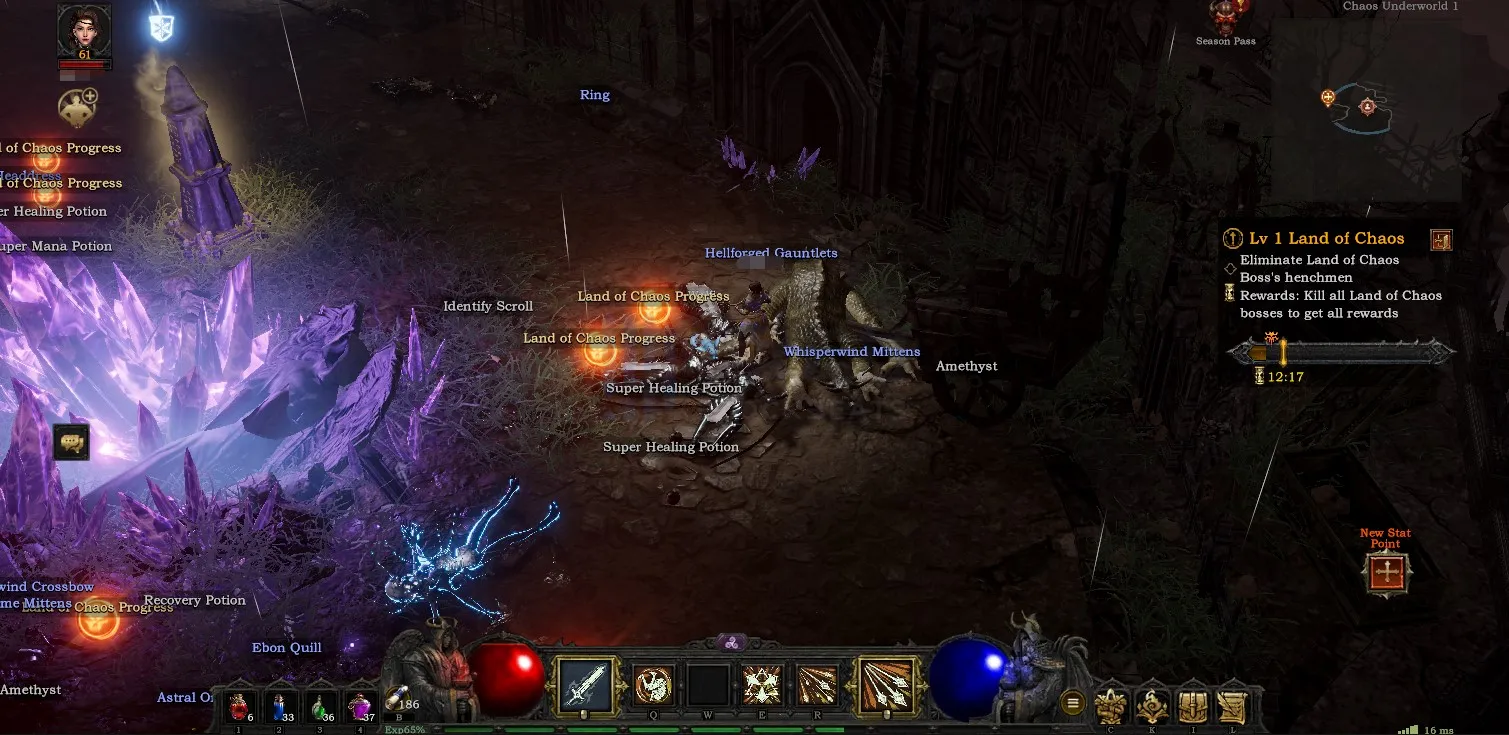
Task: Select the sword basic attack skill
Action: coord(584,686)
